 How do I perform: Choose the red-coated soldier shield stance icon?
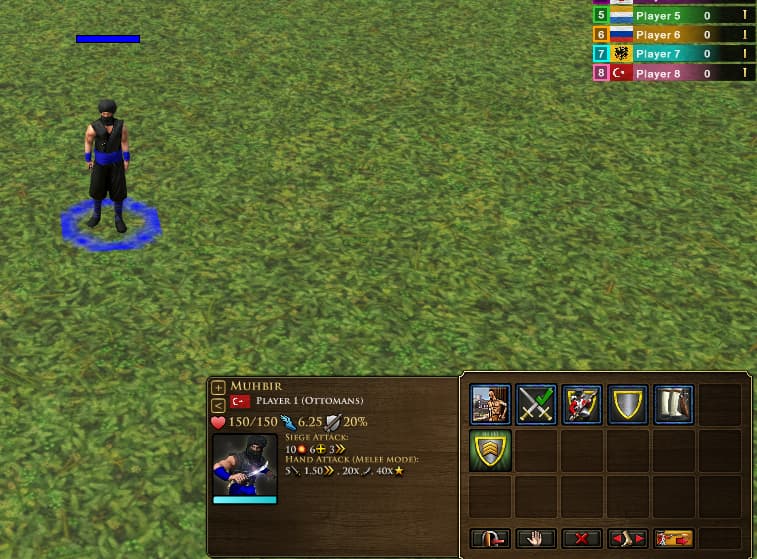click(582, 405)
